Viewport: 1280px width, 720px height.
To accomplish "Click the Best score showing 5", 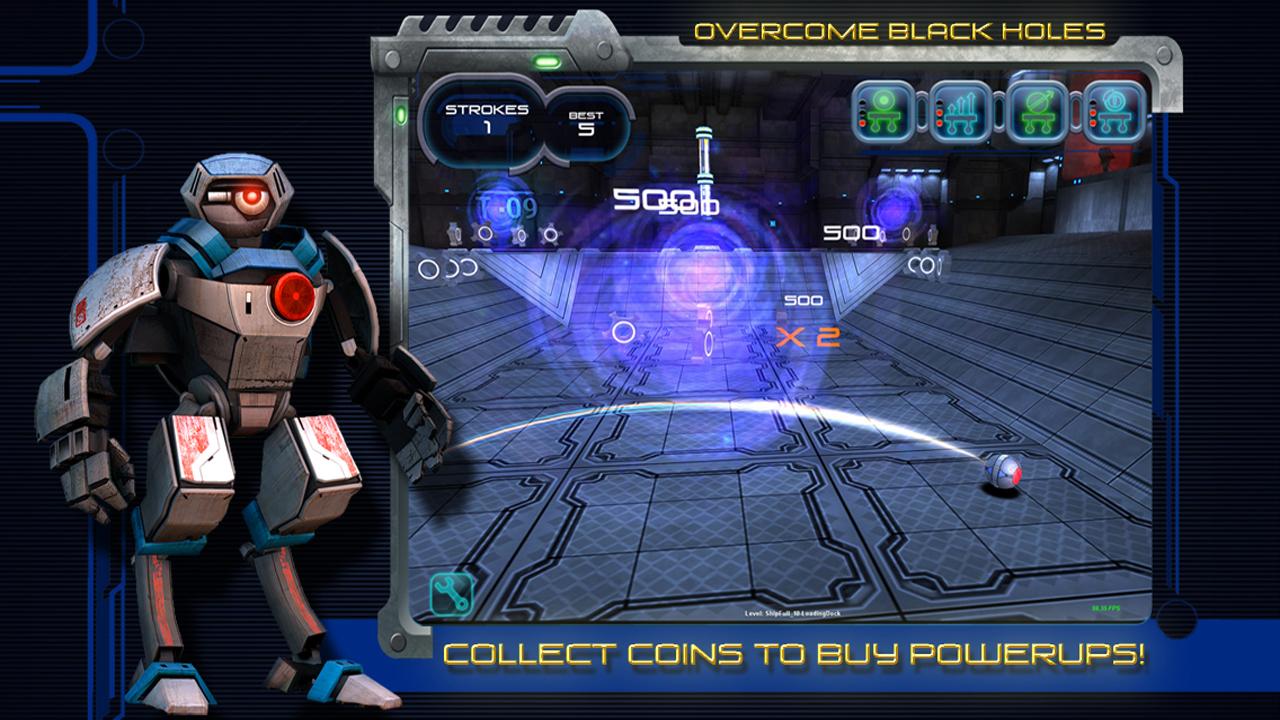I will [x=588, y=132].
